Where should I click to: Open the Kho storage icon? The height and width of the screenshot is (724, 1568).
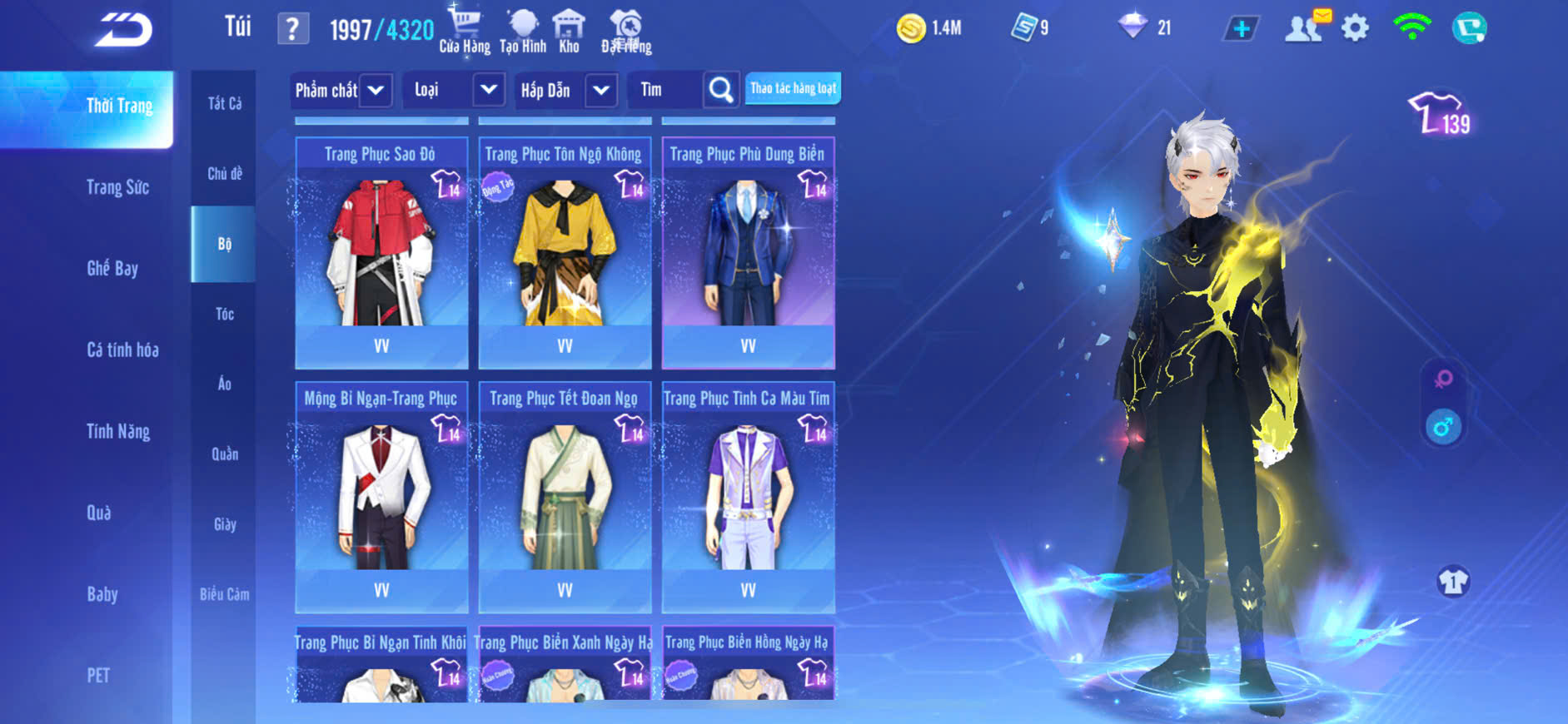pyautogui.click(x=569, y=31)
